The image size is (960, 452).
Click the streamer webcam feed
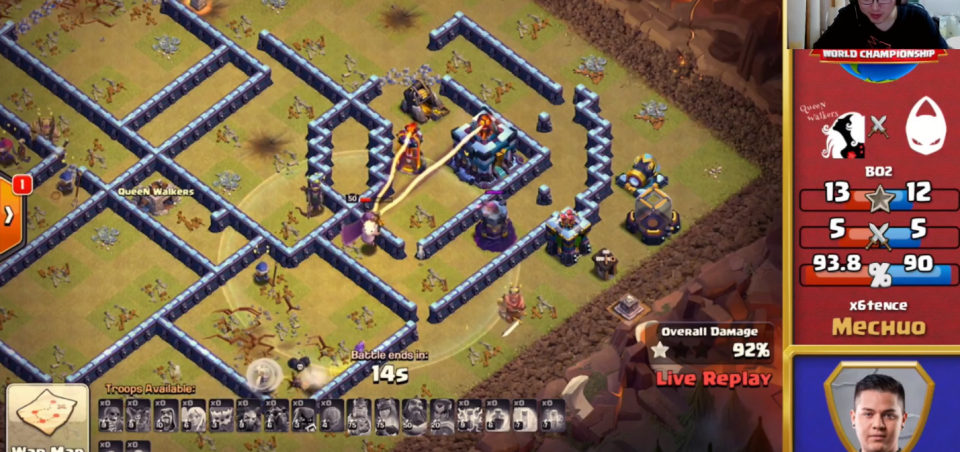872,24
